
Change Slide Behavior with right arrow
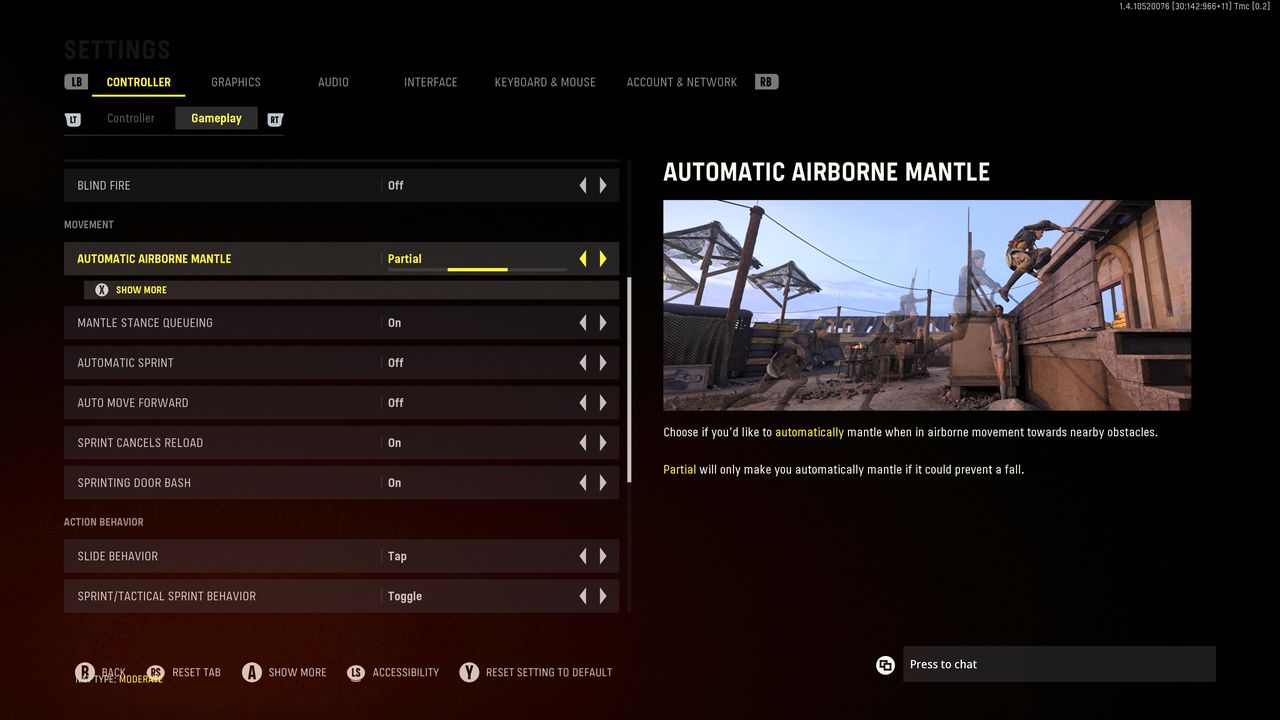coord(603,556)
